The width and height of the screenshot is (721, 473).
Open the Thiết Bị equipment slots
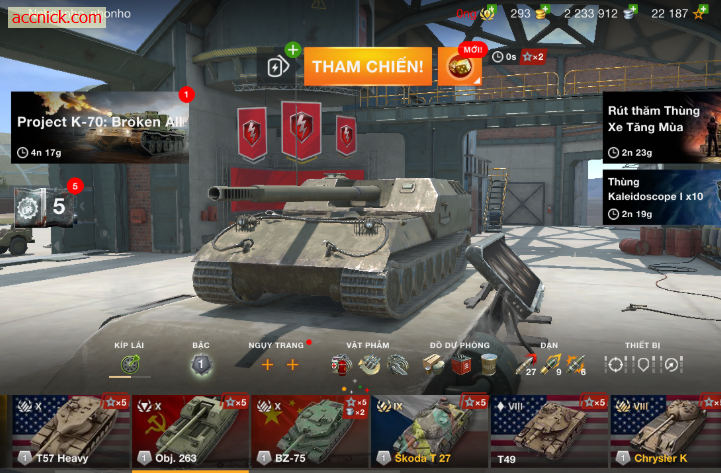pos(642,365)
